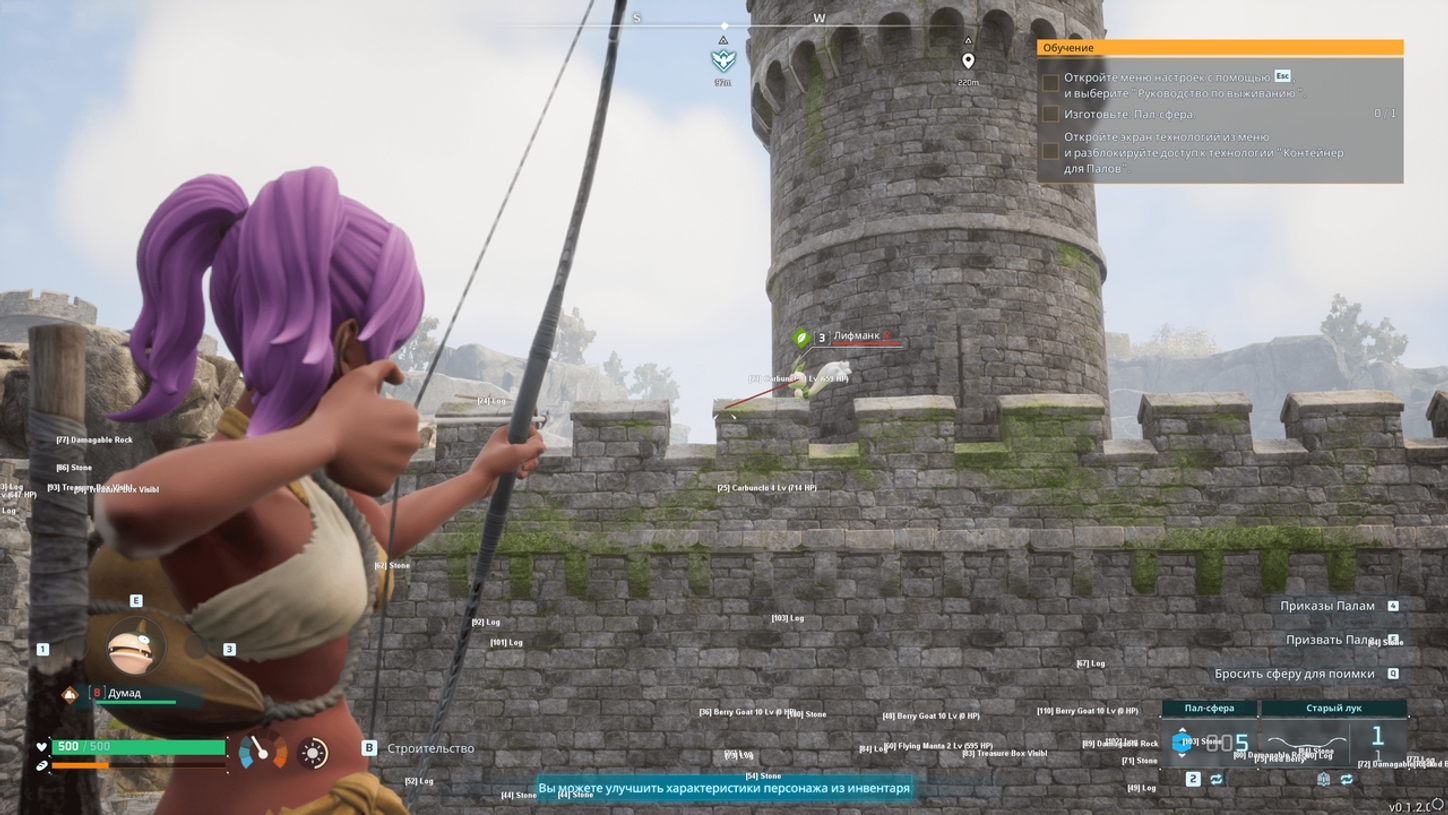Screen dimensions: 1448x815
Task: Swap weapon using arrows under Старый лук
Action: click(1346, 779)
